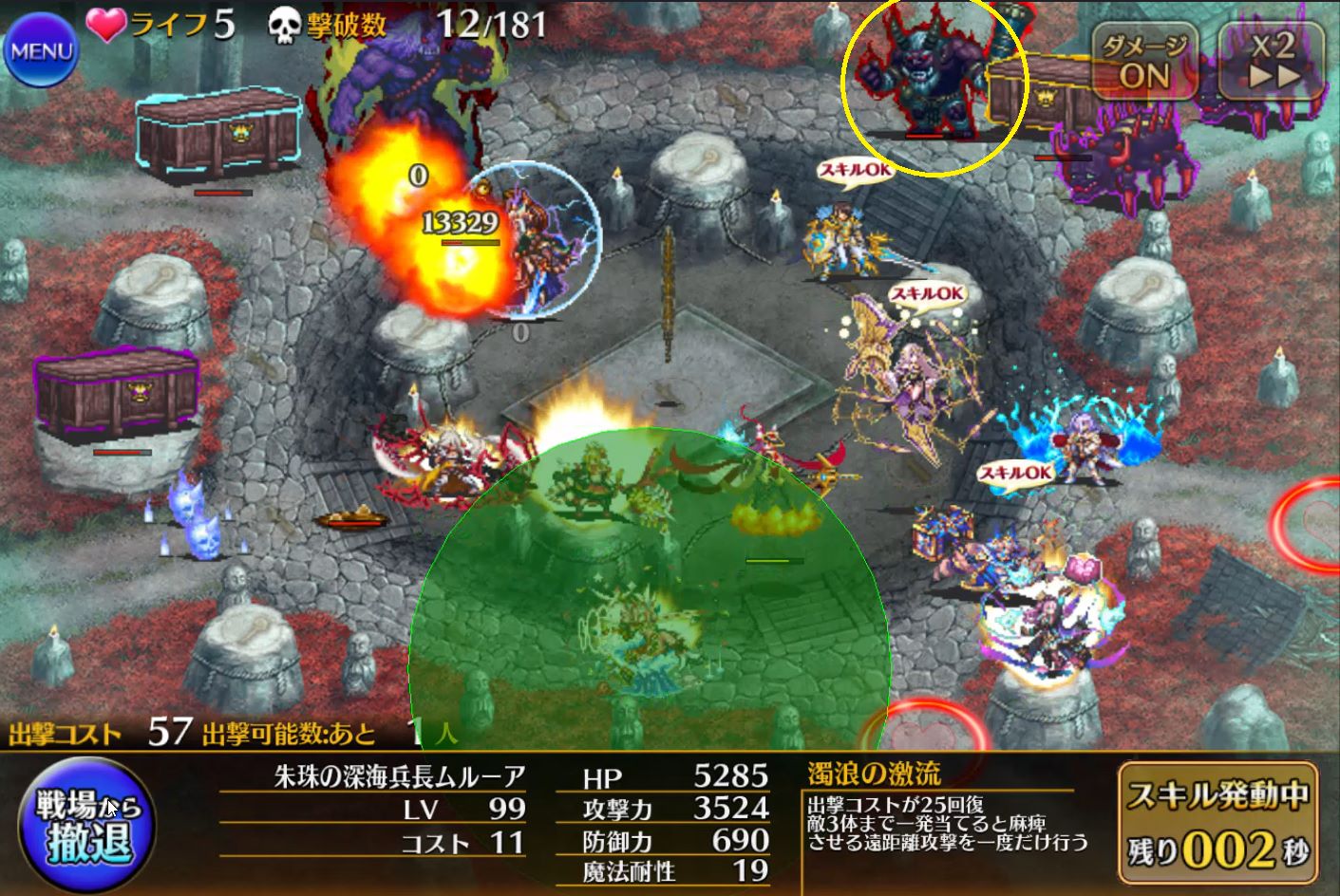Open the blue MENU button
Image resolution: width=1340 pixels, height=896 pixels.
pyautogui.click(x=40, y=49)
